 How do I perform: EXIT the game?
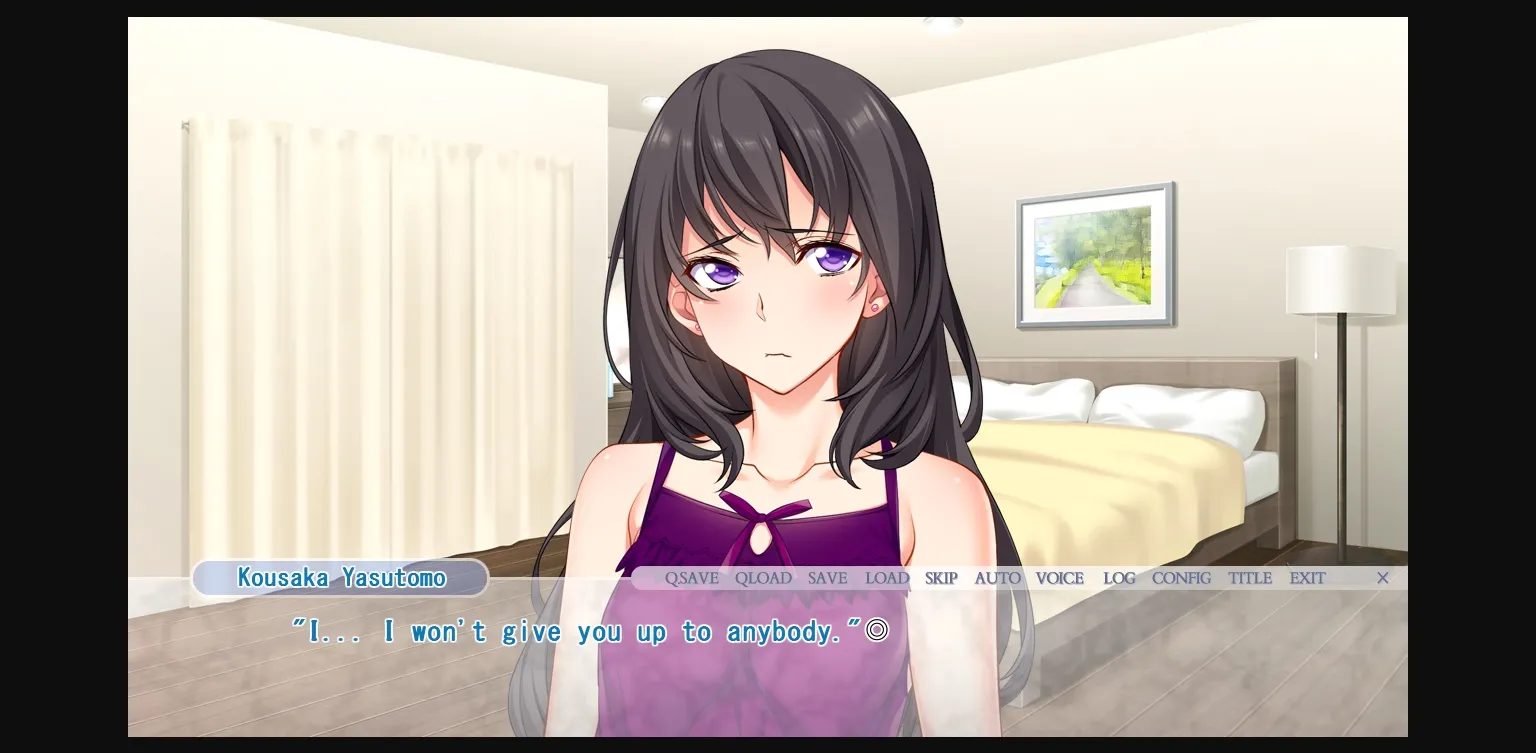pos(1307,578)
